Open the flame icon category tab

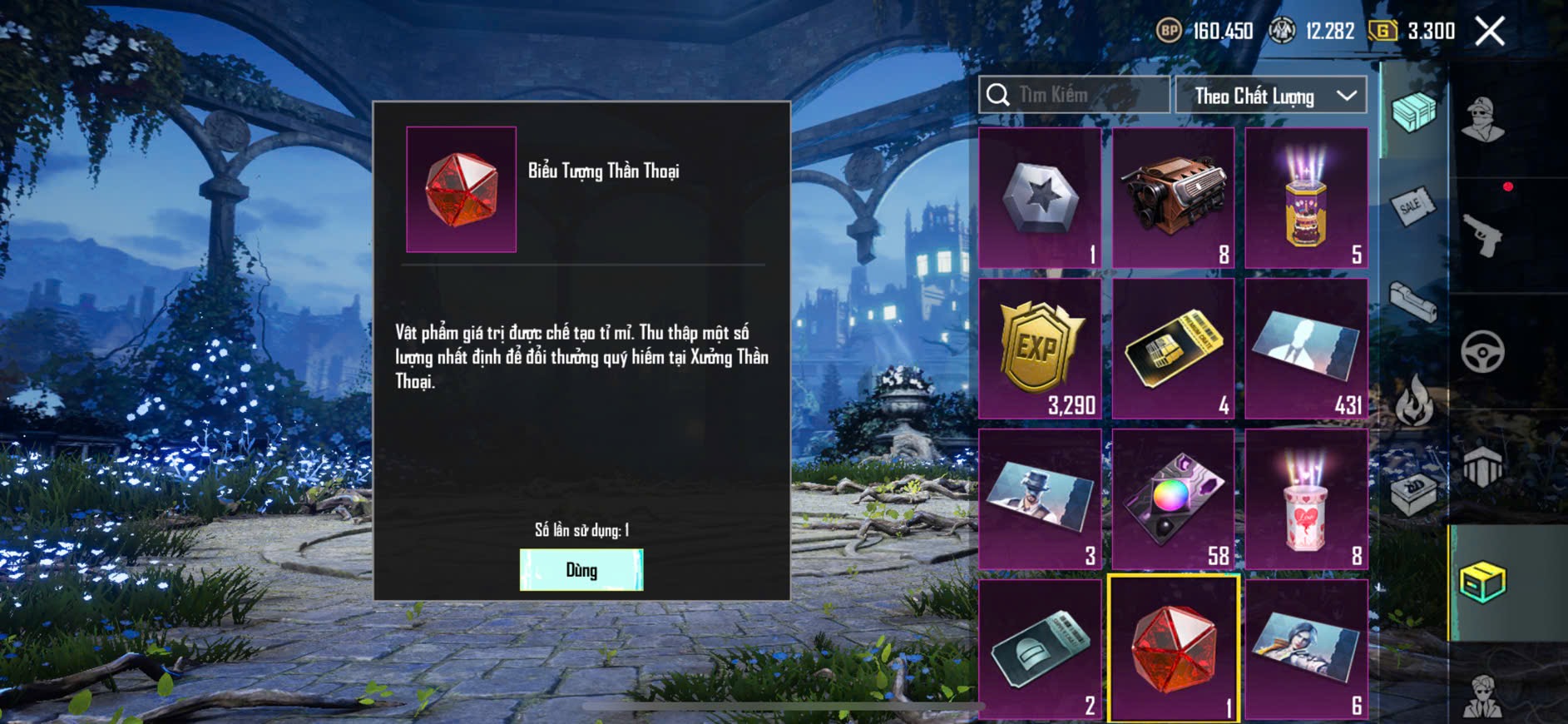click(1413, 401)
